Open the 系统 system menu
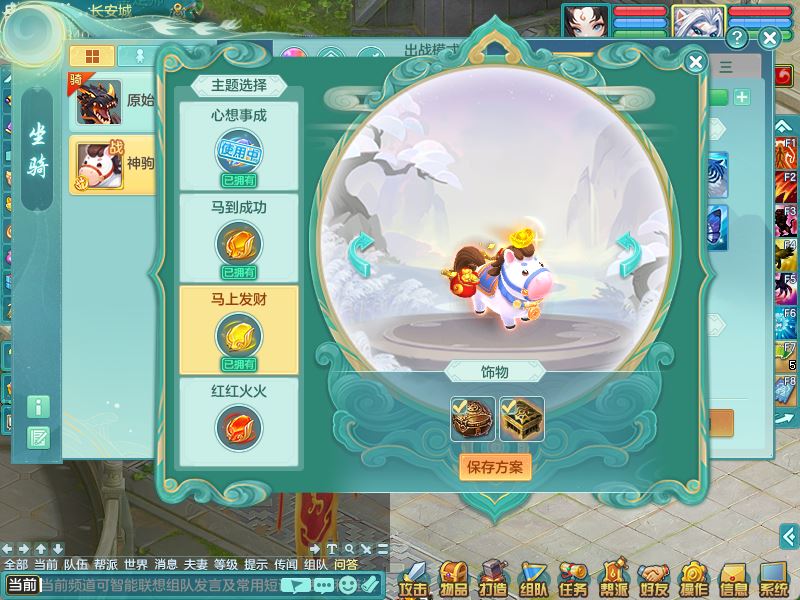The height and width of the screenshot is (600, 800). 773,579
